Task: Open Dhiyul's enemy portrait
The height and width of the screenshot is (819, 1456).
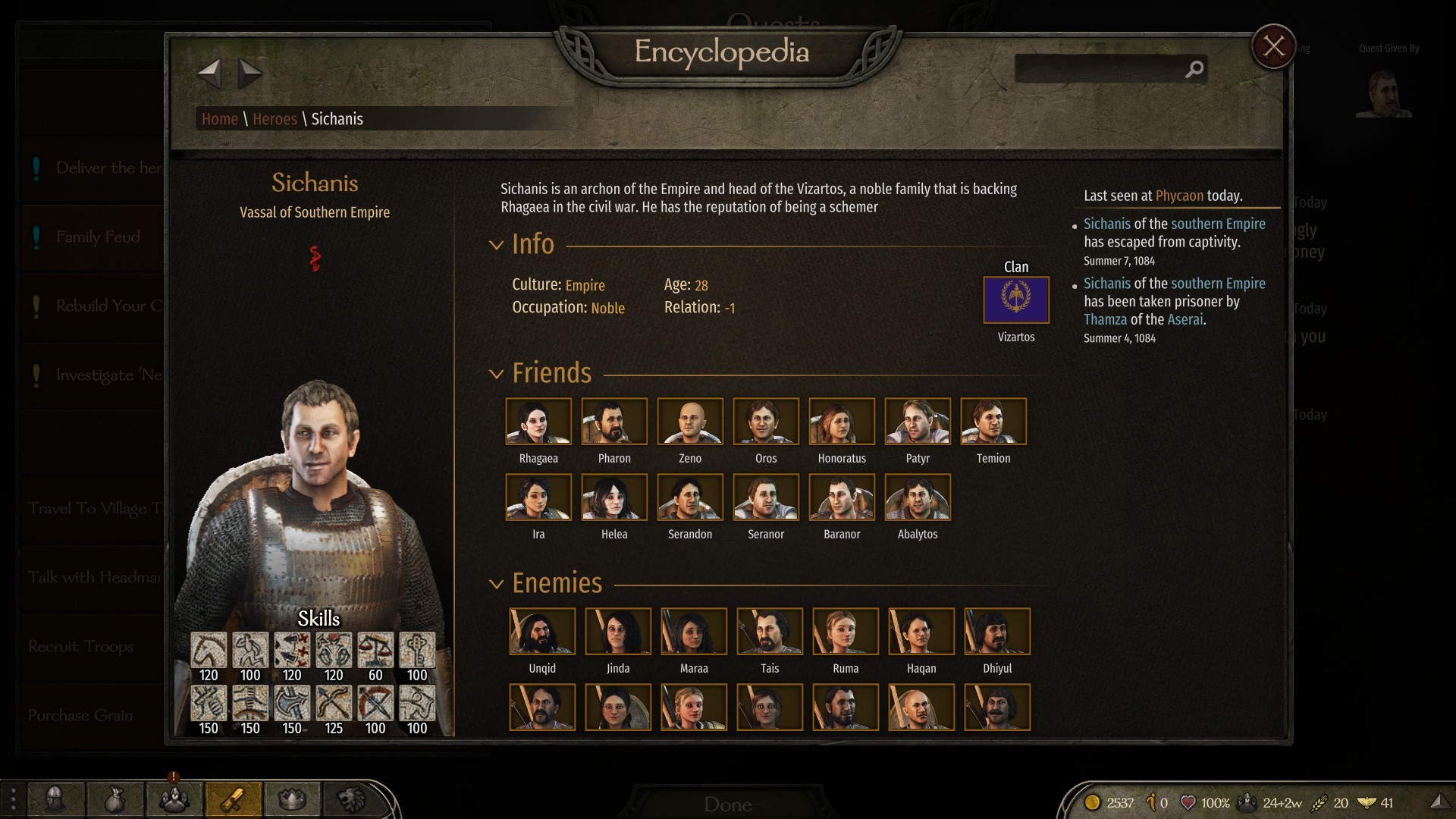Action: pos(997,632)
